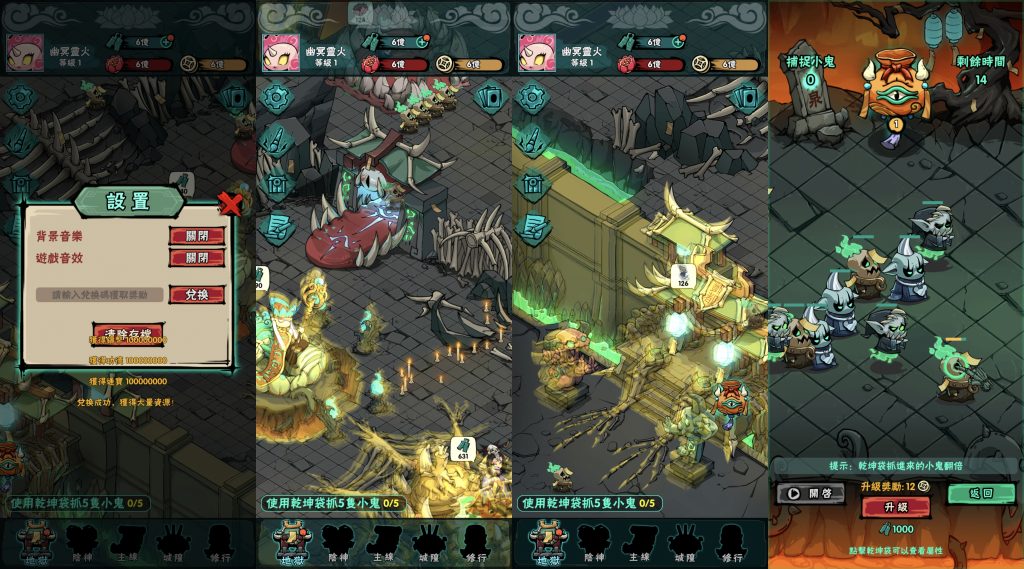Close the 設置 settings dialog
1024x569 pixels.
coord(230,205)
